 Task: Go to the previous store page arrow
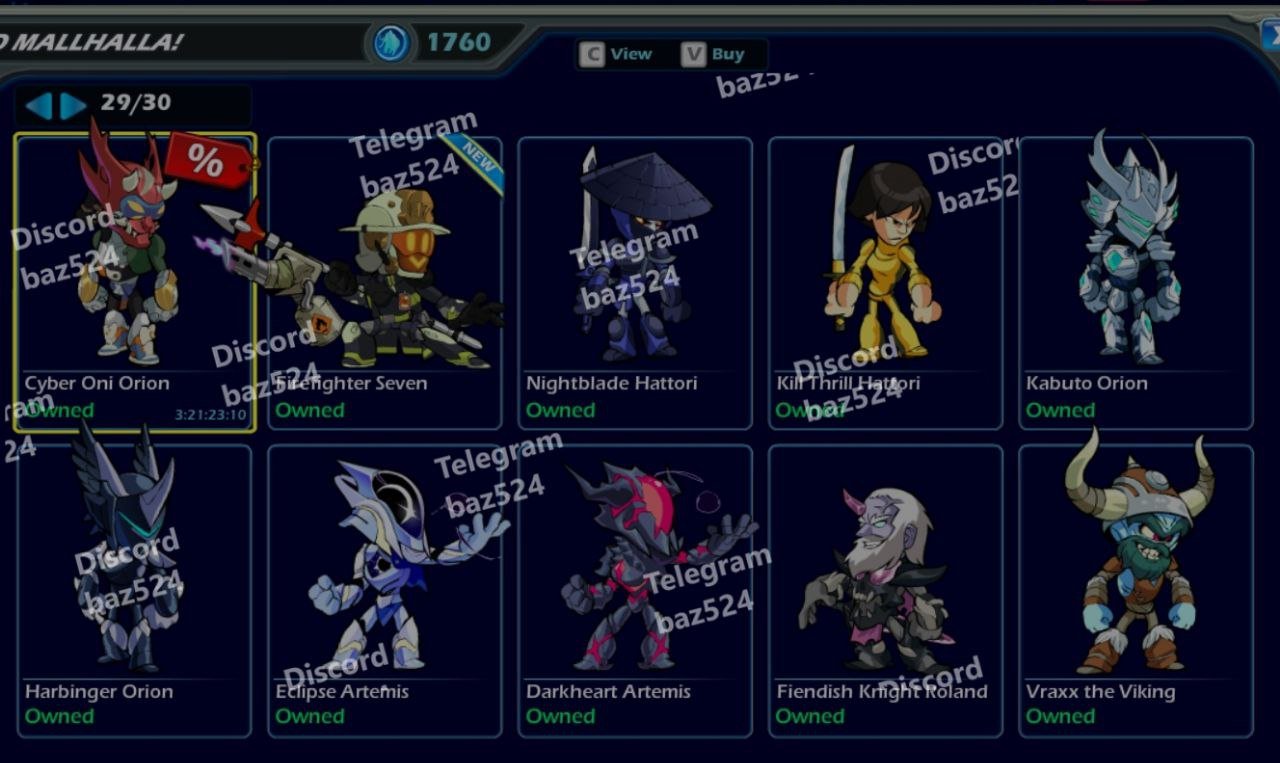[38, 105]
